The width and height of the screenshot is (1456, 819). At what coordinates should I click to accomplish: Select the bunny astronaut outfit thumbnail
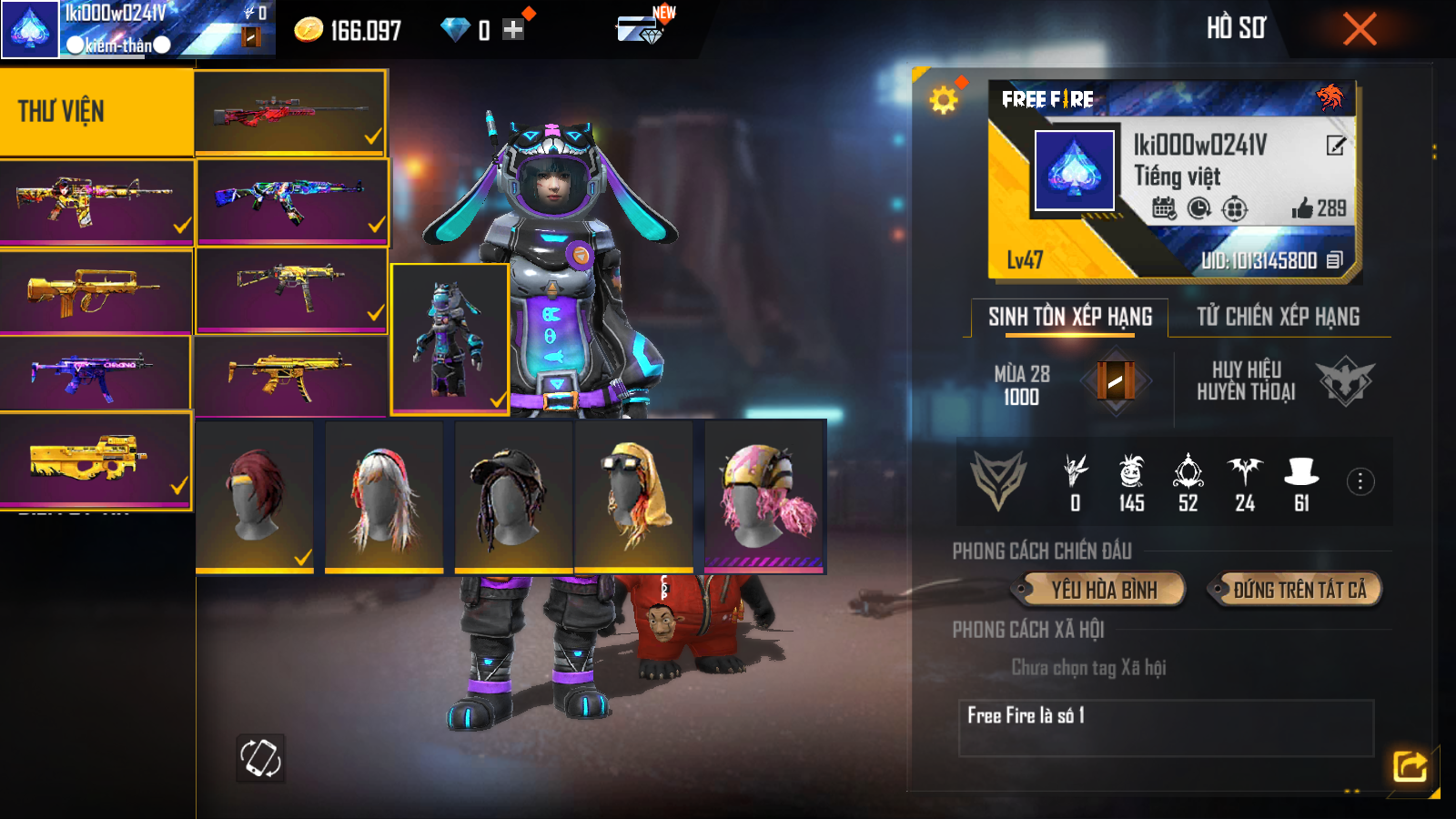pos(450,339)
